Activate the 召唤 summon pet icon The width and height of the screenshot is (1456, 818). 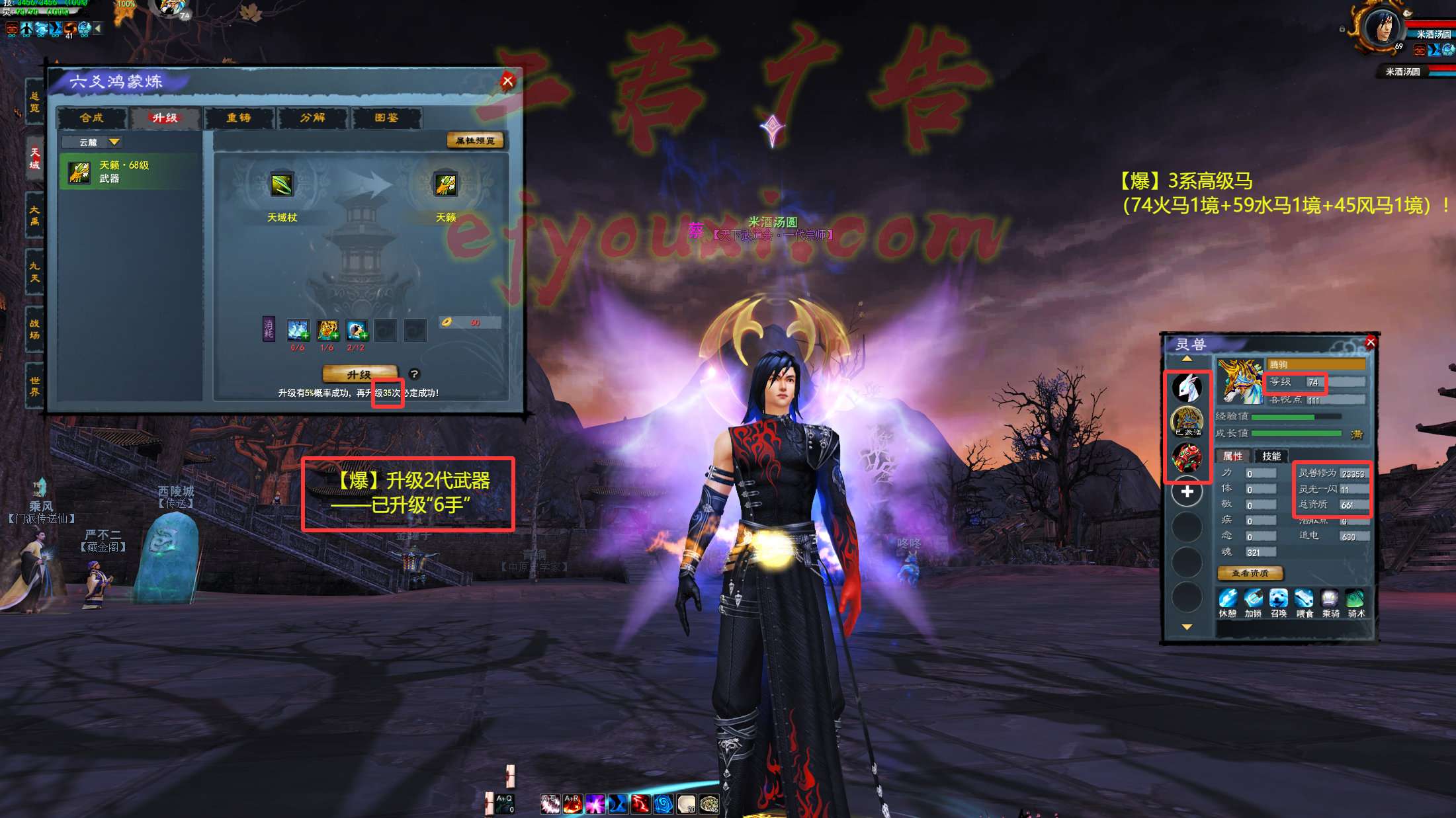click(1278, 600)
